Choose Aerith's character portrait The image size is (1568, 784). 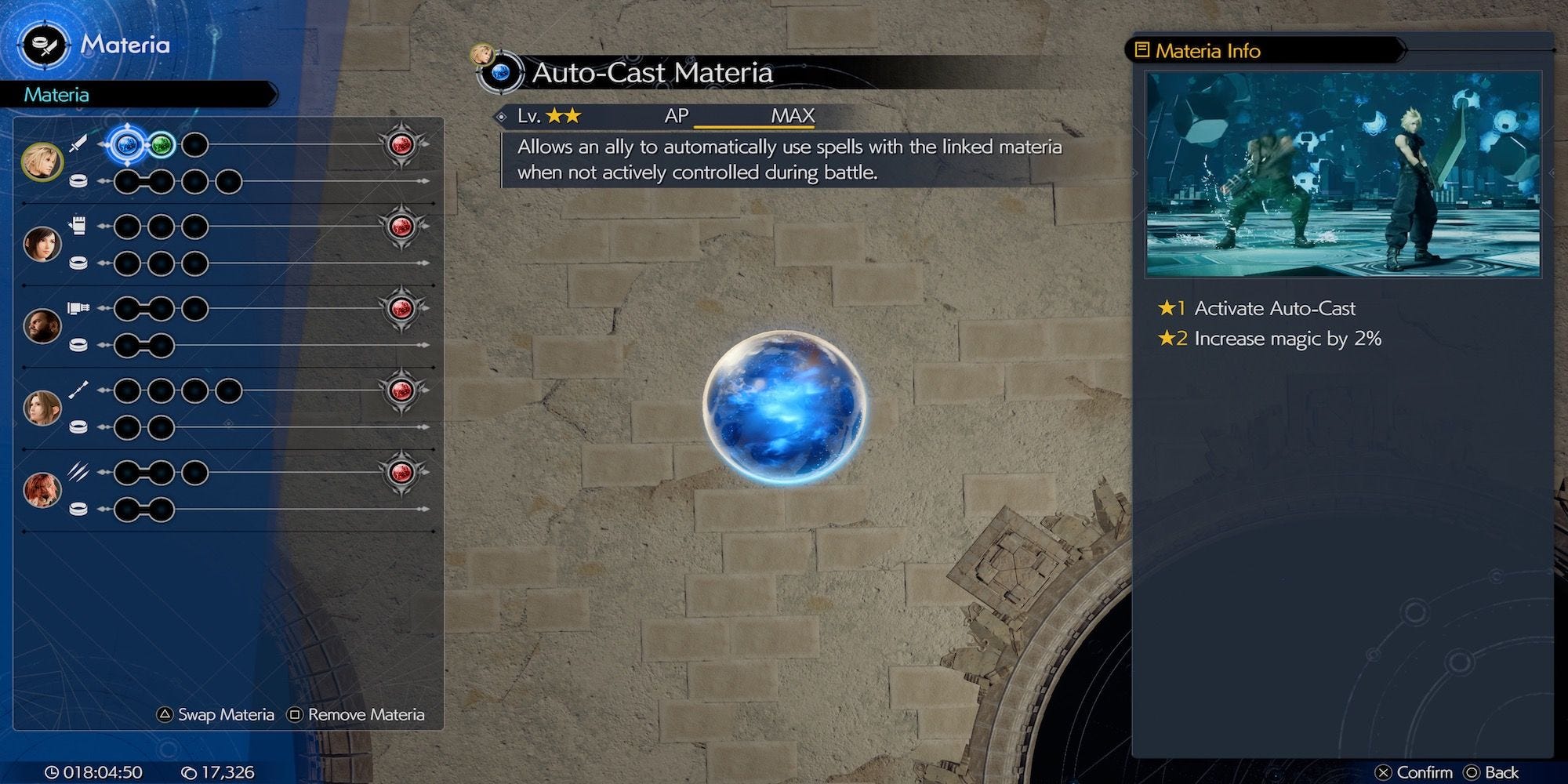pyautogui.click(x=42, y=408)
